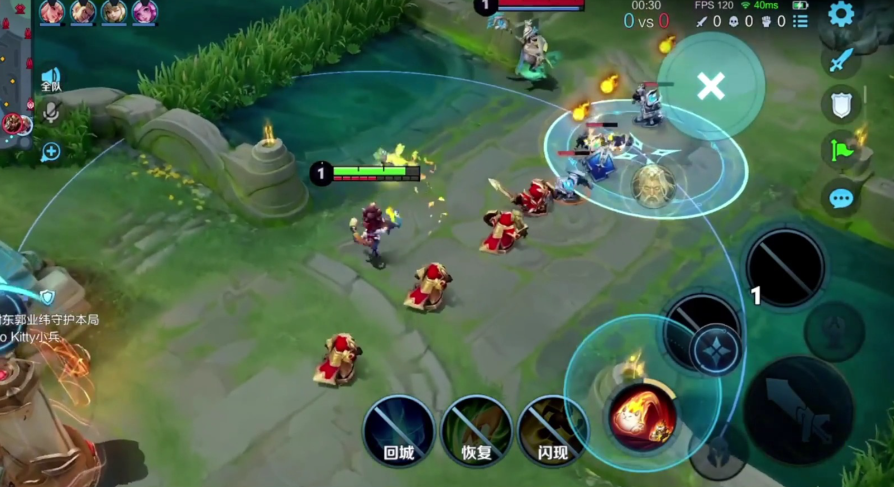This screenshot has height=487, width=894.
Task: Open the gear settings menu
Action: tap(841, 14)
